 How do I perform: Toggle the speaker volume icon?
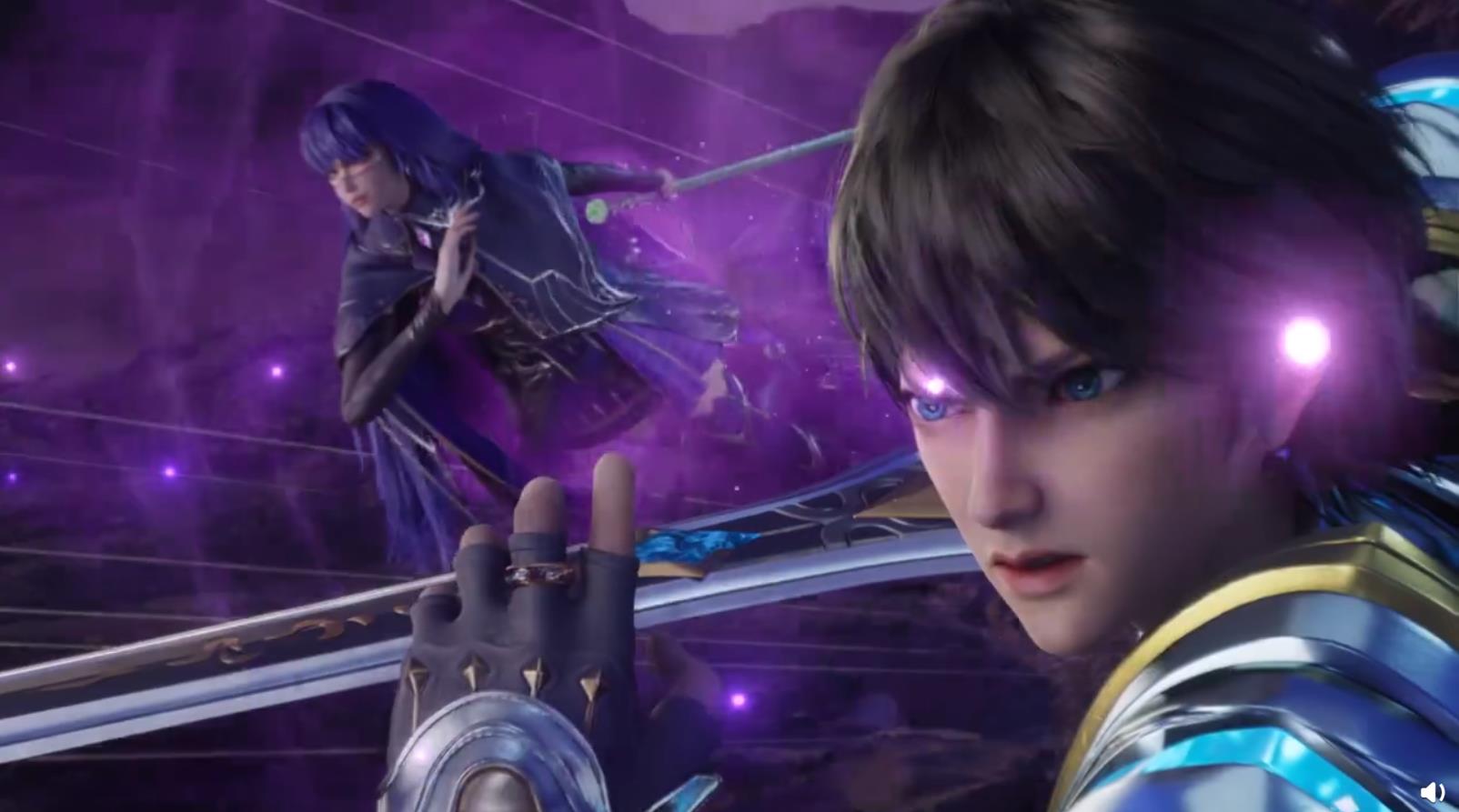1433,792
